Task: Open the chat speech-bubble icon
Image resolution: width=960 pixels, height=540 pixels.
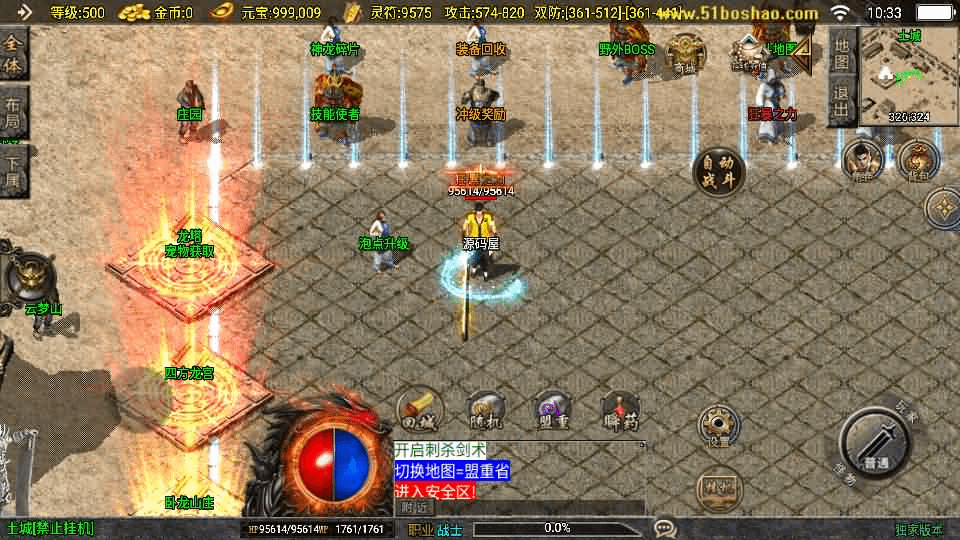Action: coord(664,527)
